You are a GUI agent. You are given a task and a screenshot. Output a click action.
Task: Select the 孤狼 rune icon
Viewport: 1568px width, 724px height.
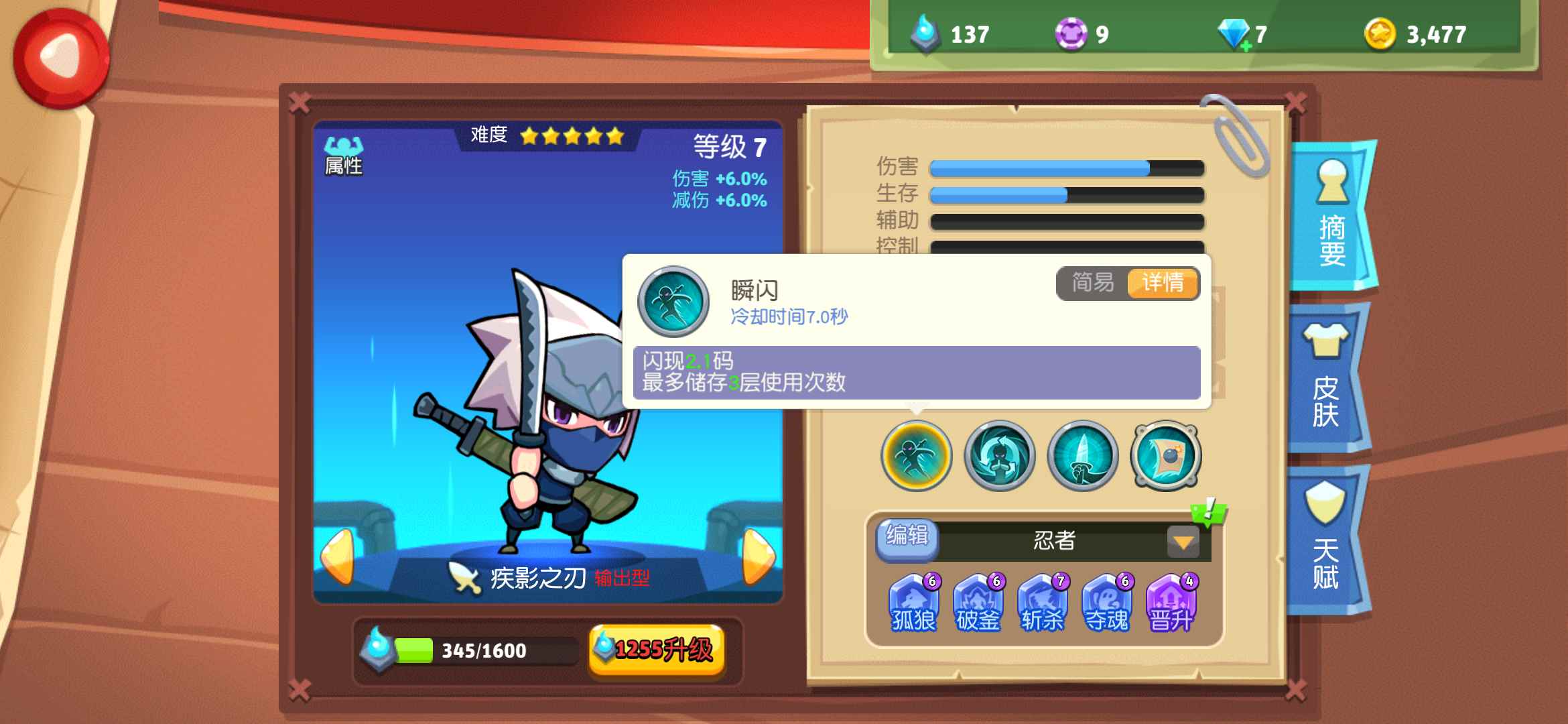(914, 603)
